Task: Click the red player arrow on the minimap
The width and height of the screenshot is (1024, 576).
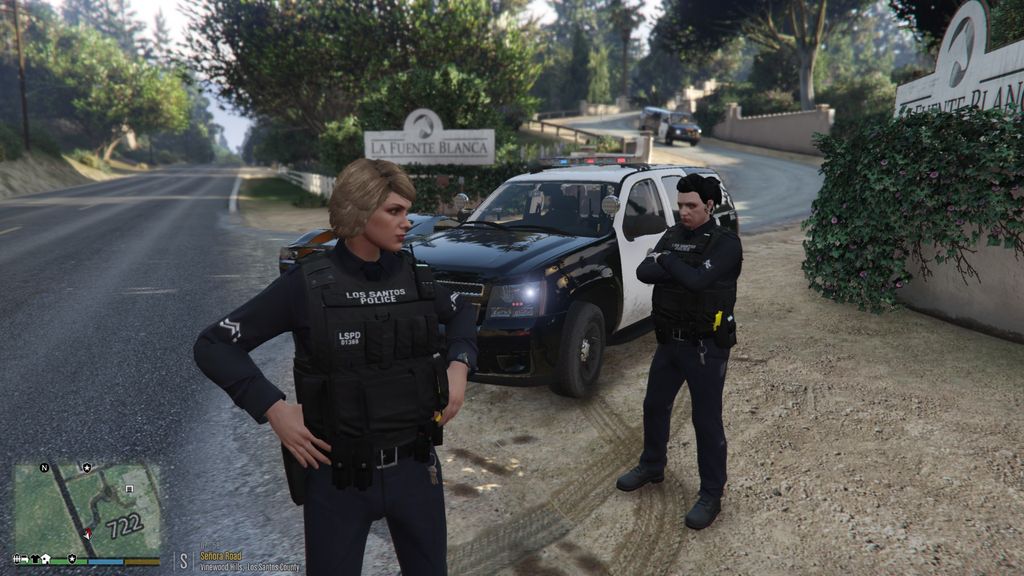Action: pos(87,534)
